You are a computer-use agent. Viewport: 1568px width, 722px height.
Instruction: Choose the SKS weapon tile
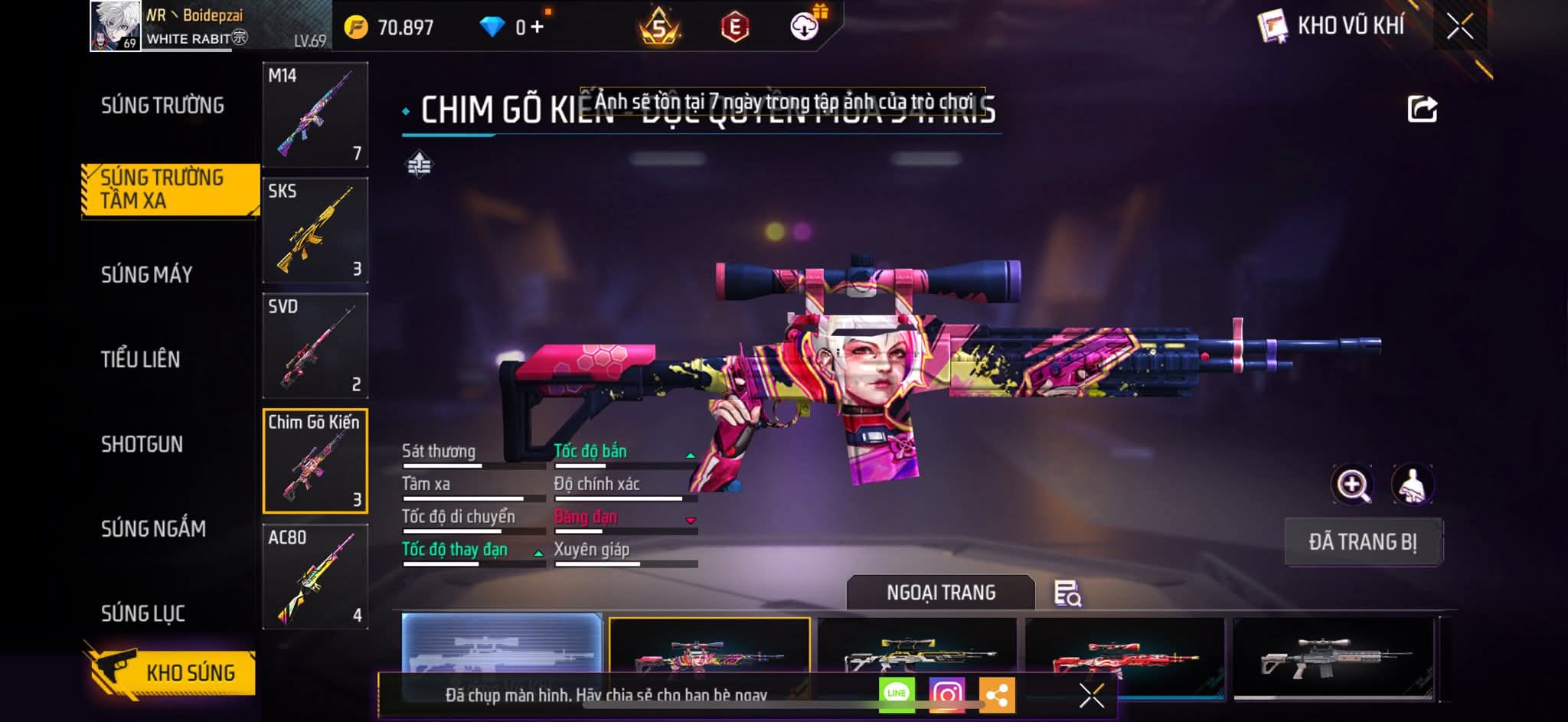pos(315,230)
